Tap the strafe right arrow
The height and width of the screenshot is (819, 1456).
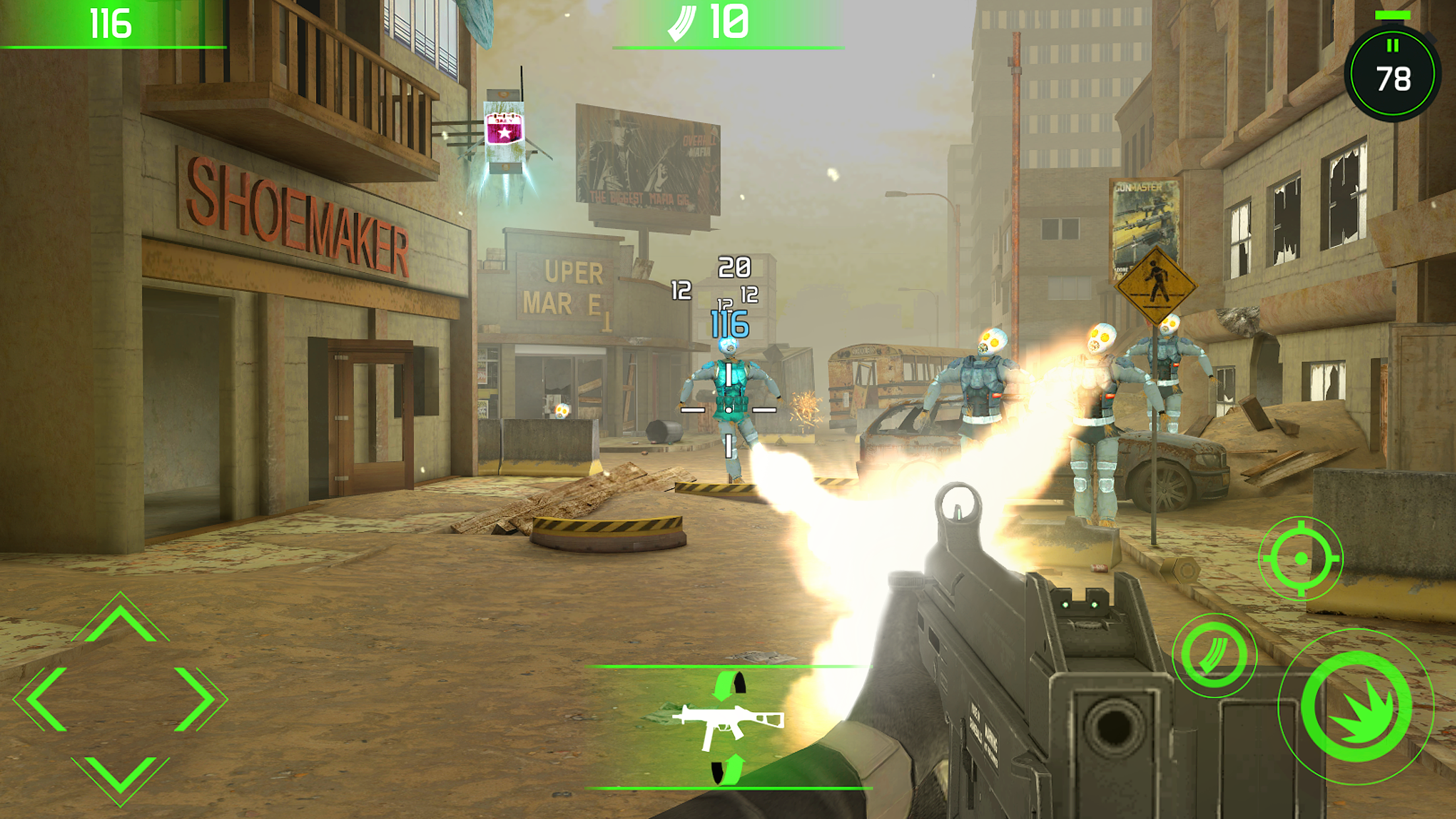pos(198,699)
